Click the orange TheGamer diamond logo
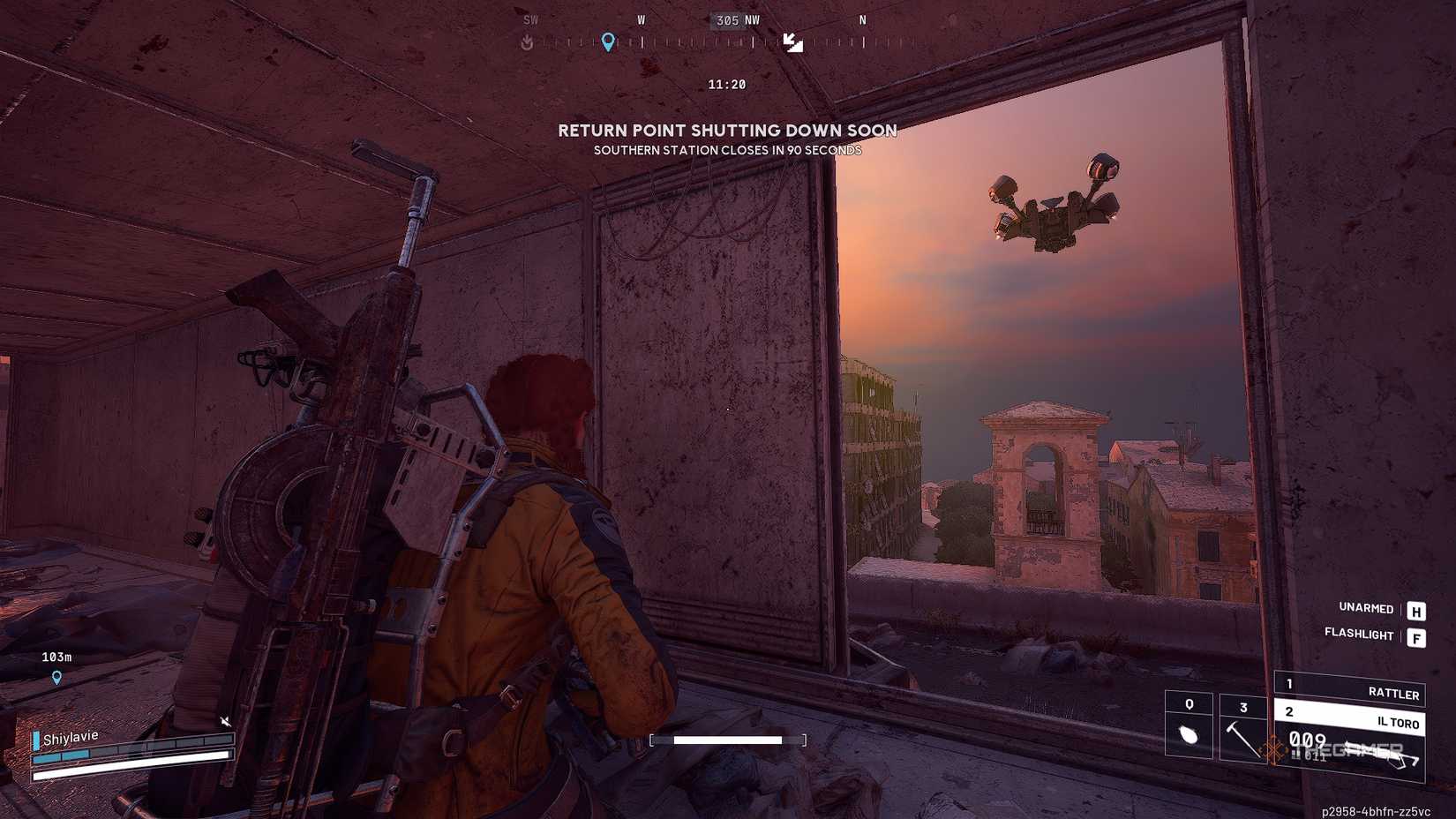 1274,748
